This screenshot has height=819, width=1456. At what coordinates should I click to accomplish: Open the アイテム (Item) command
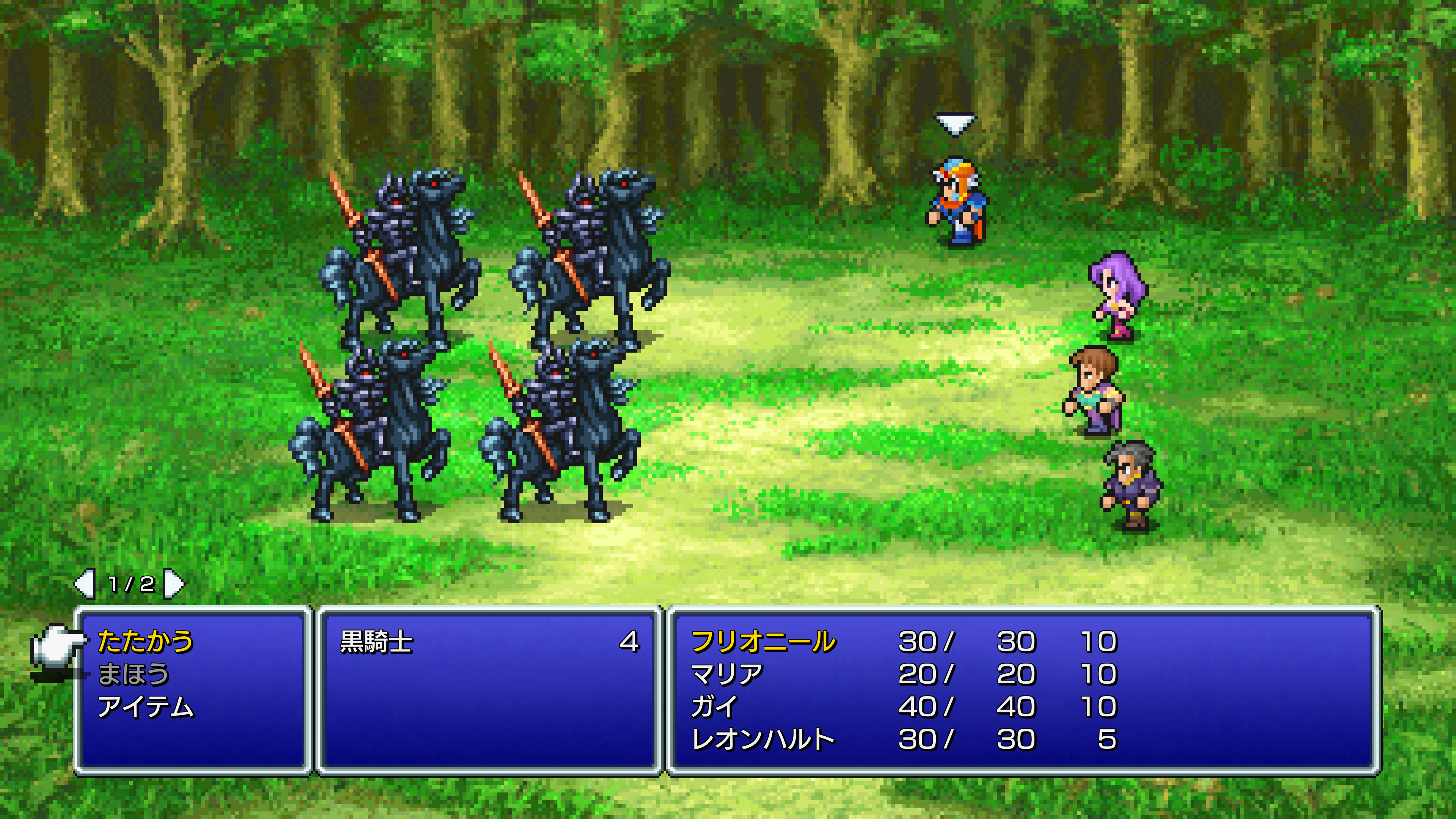tap(145, 707)
